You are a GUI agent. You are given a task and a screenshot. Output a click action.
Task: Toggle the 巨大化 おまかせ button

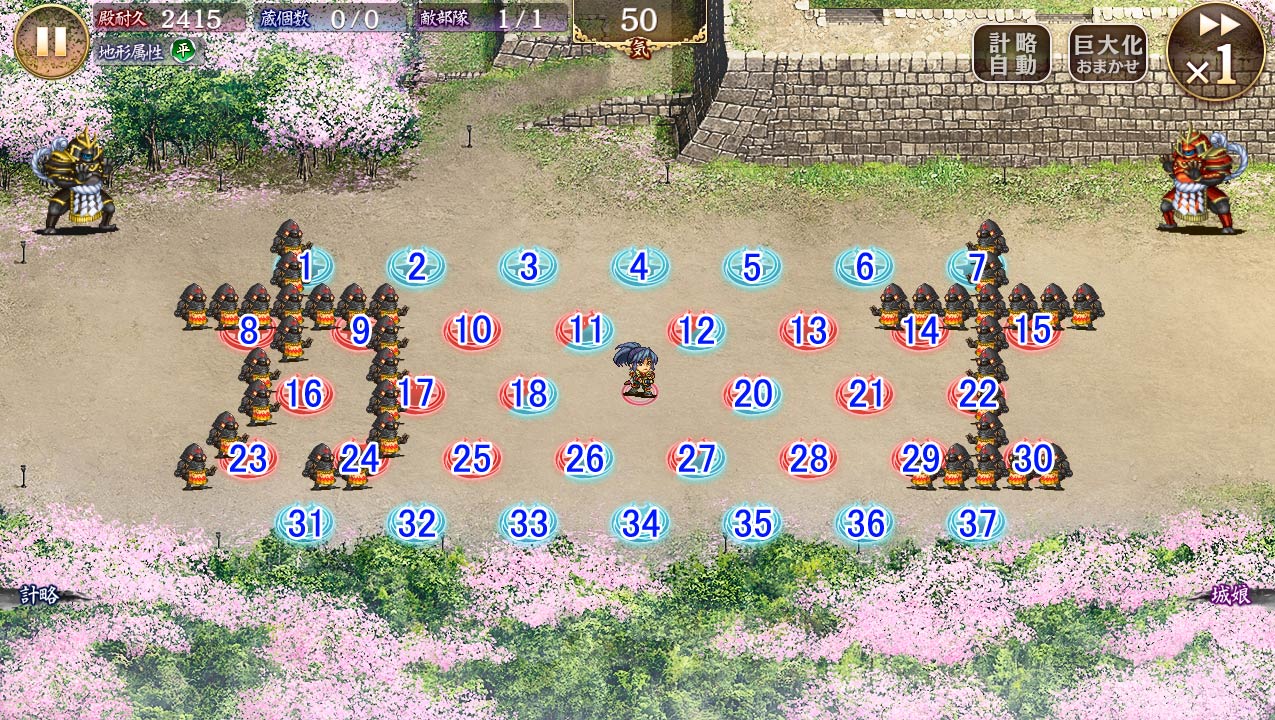(x=1106, y=52)
